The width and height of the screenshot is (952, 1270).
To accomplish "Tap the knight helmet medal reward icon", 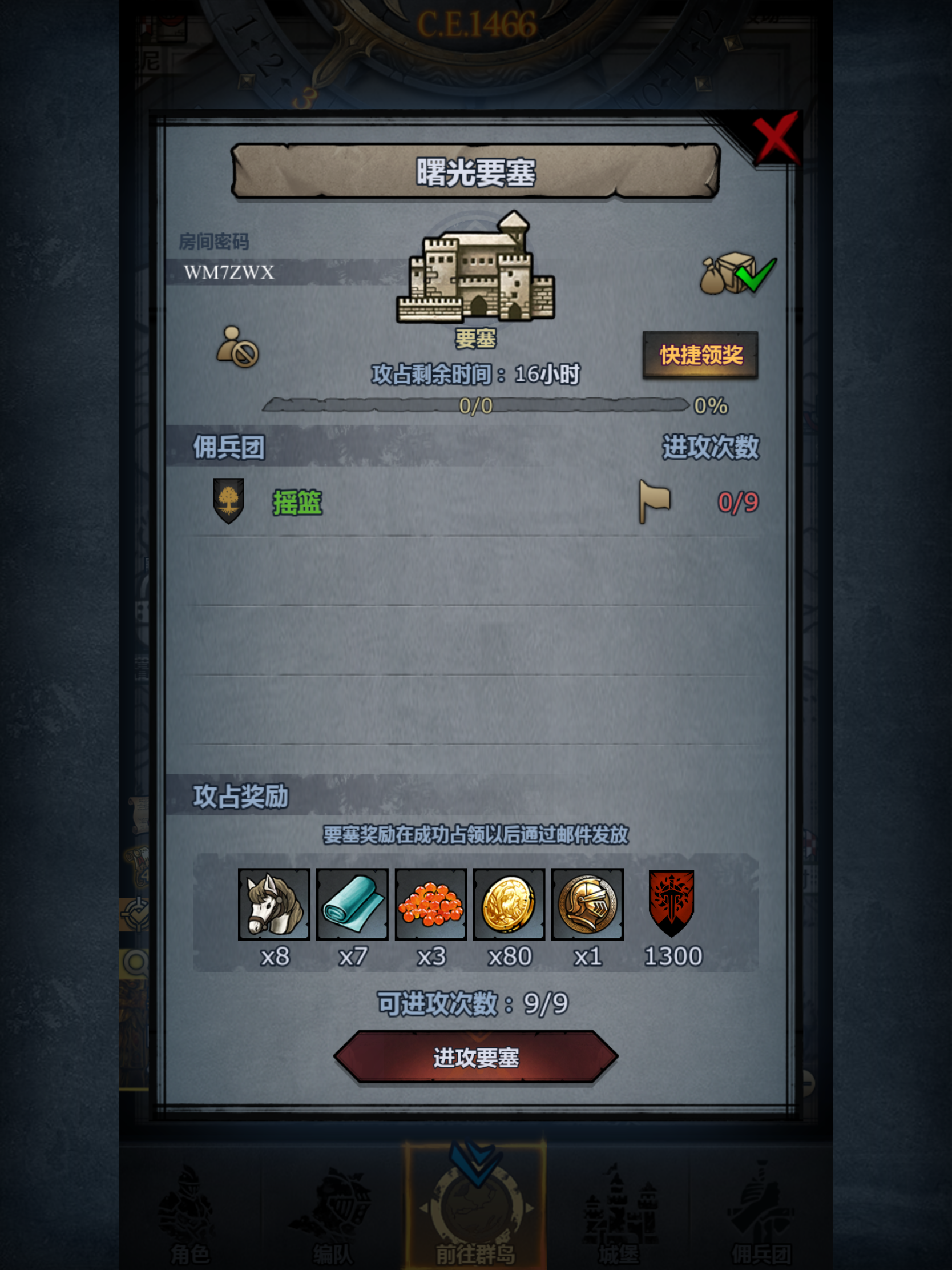I will (x=588, y=903).
